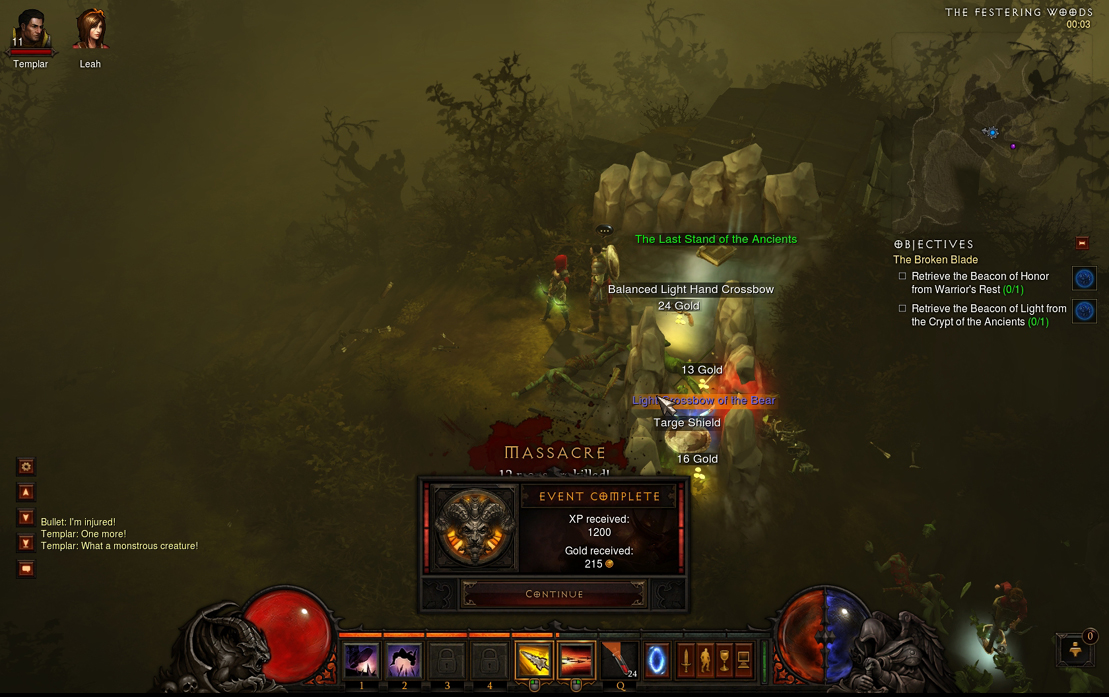
Task: Activate the blue town portal button
Action: pyautogui.click(x=657, y=661)
